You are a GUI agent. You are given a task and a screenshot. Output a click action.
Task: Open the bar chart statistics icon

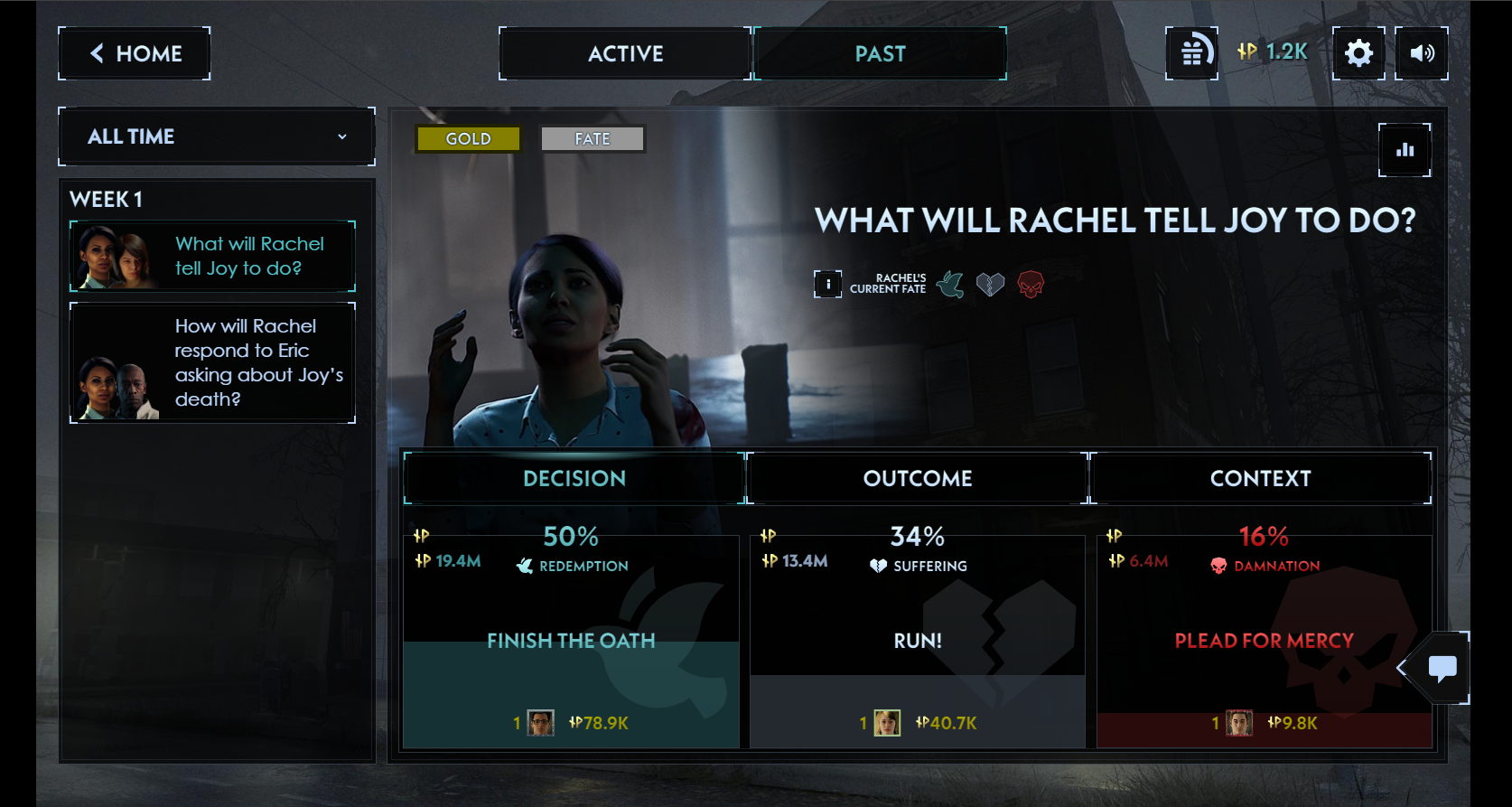tap(1405, 150)
